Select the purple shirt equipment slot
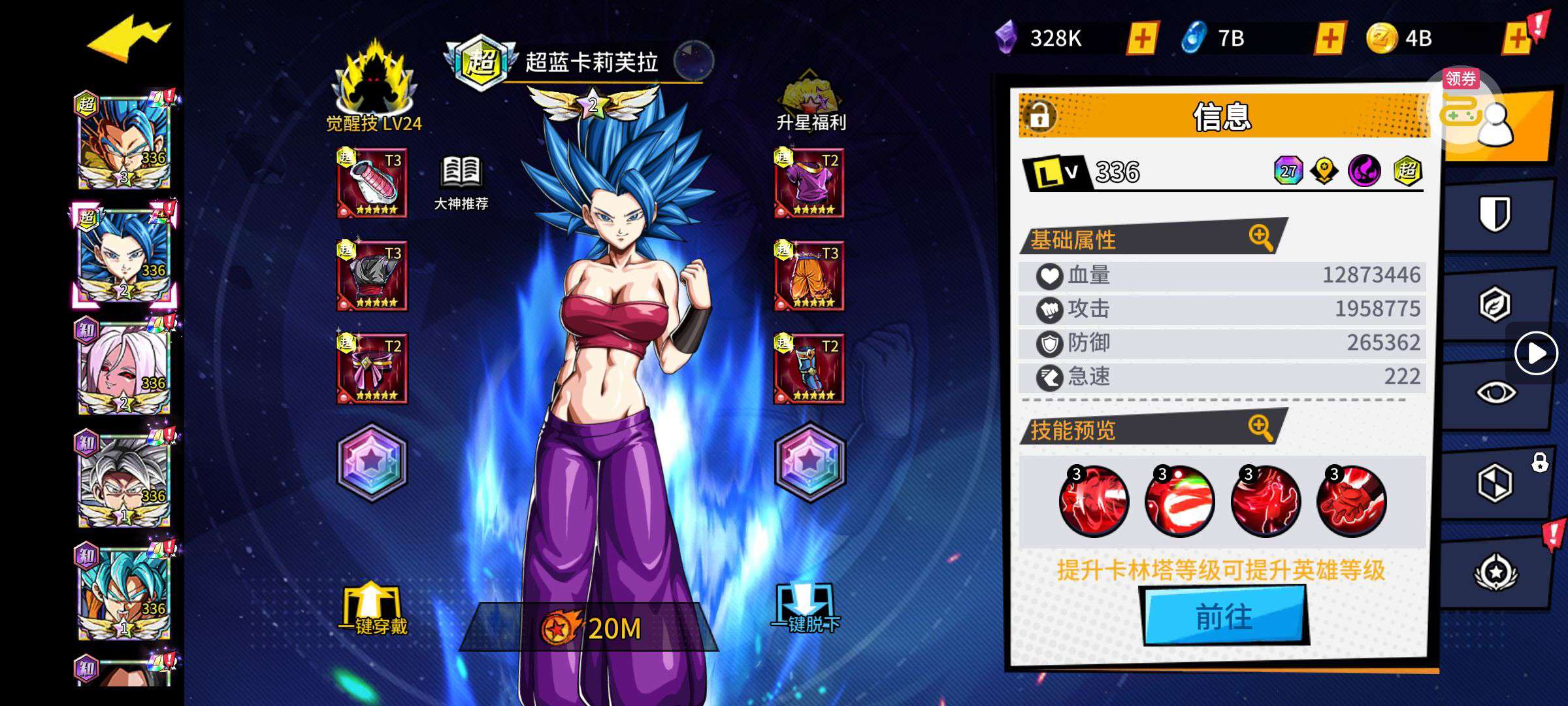Screen dimensions: 1568x706 click(x=809, y=184)
